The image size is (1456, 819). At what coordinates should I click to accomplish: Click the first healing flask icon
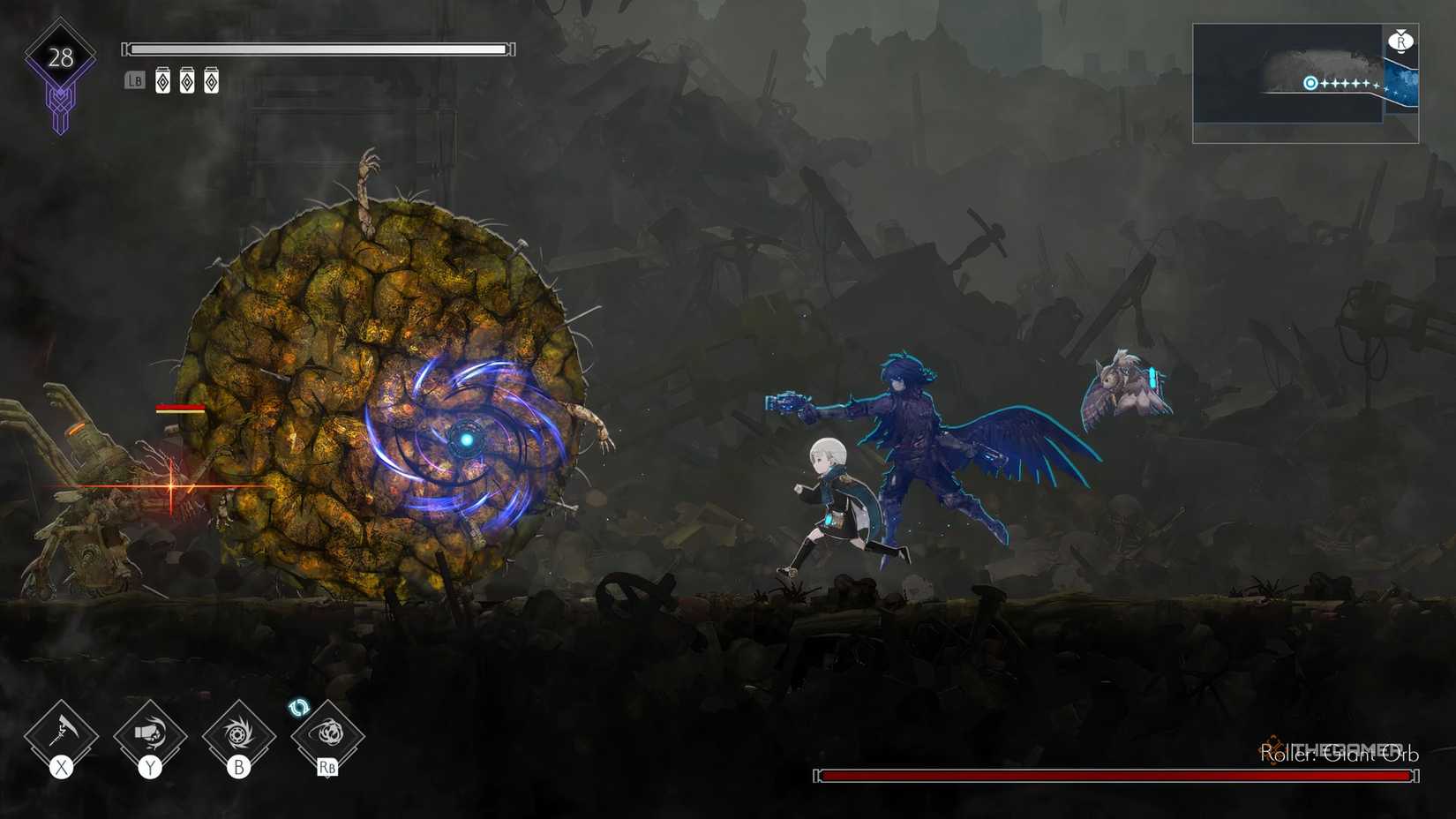161,79
